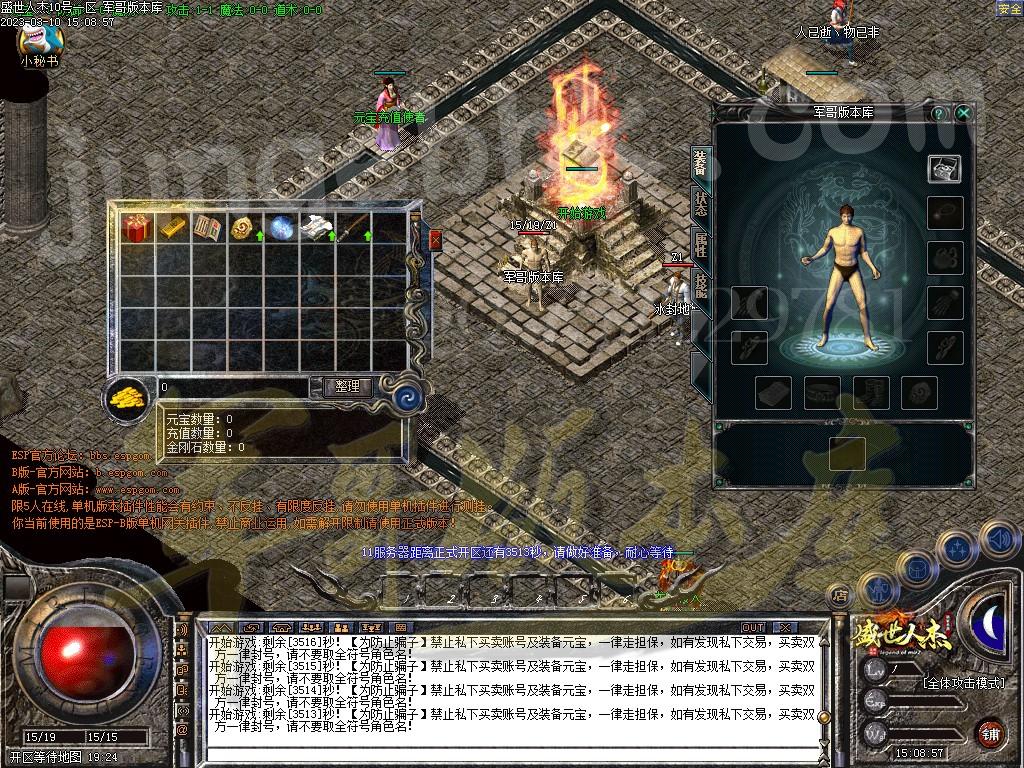Switch to the 属性 attributes tab
The width and height of the screenshot is (1024, 768).
click(701, 246)
